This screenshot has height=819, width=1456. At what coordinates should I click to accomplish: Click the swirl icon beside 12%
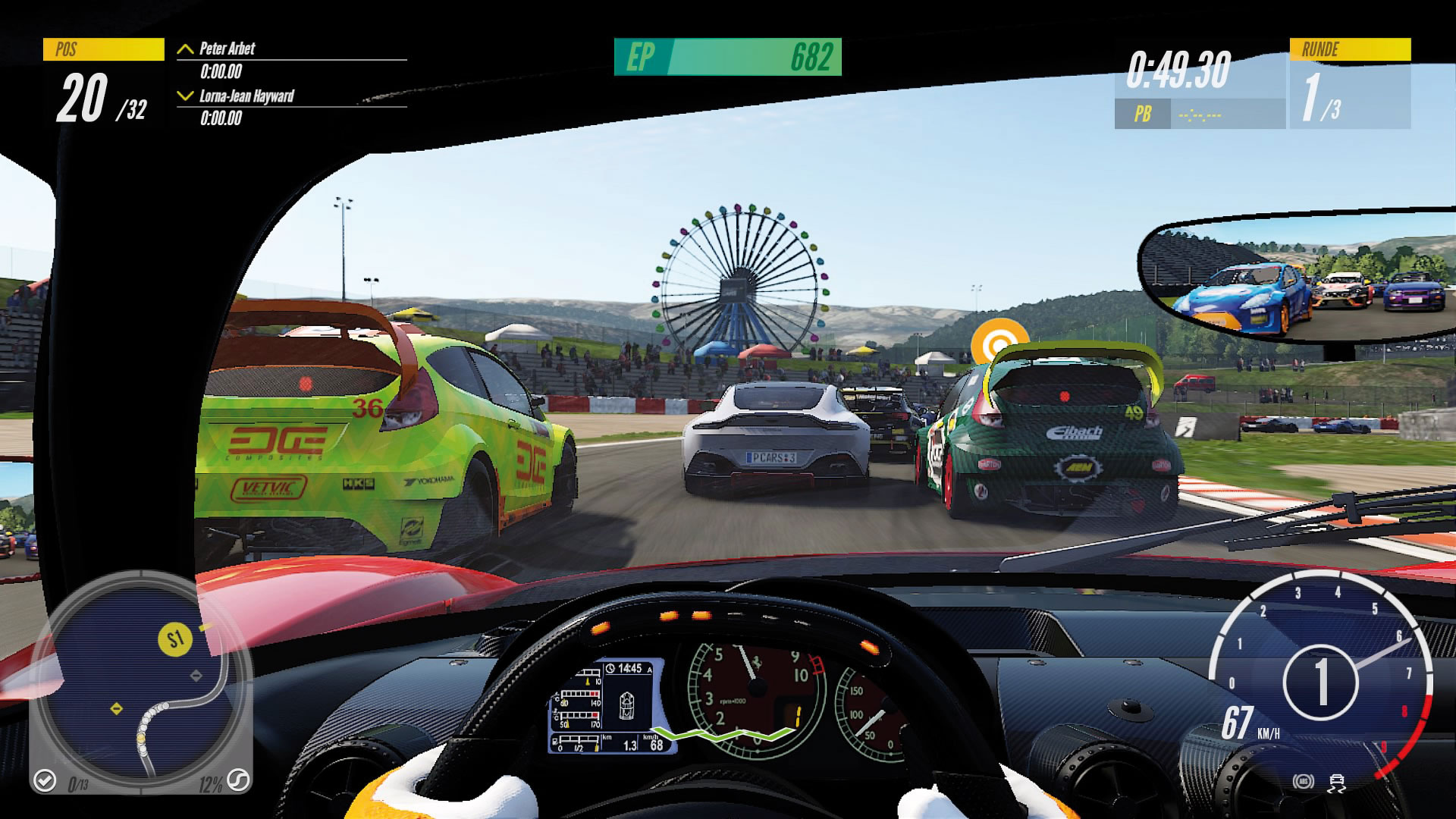238,780
